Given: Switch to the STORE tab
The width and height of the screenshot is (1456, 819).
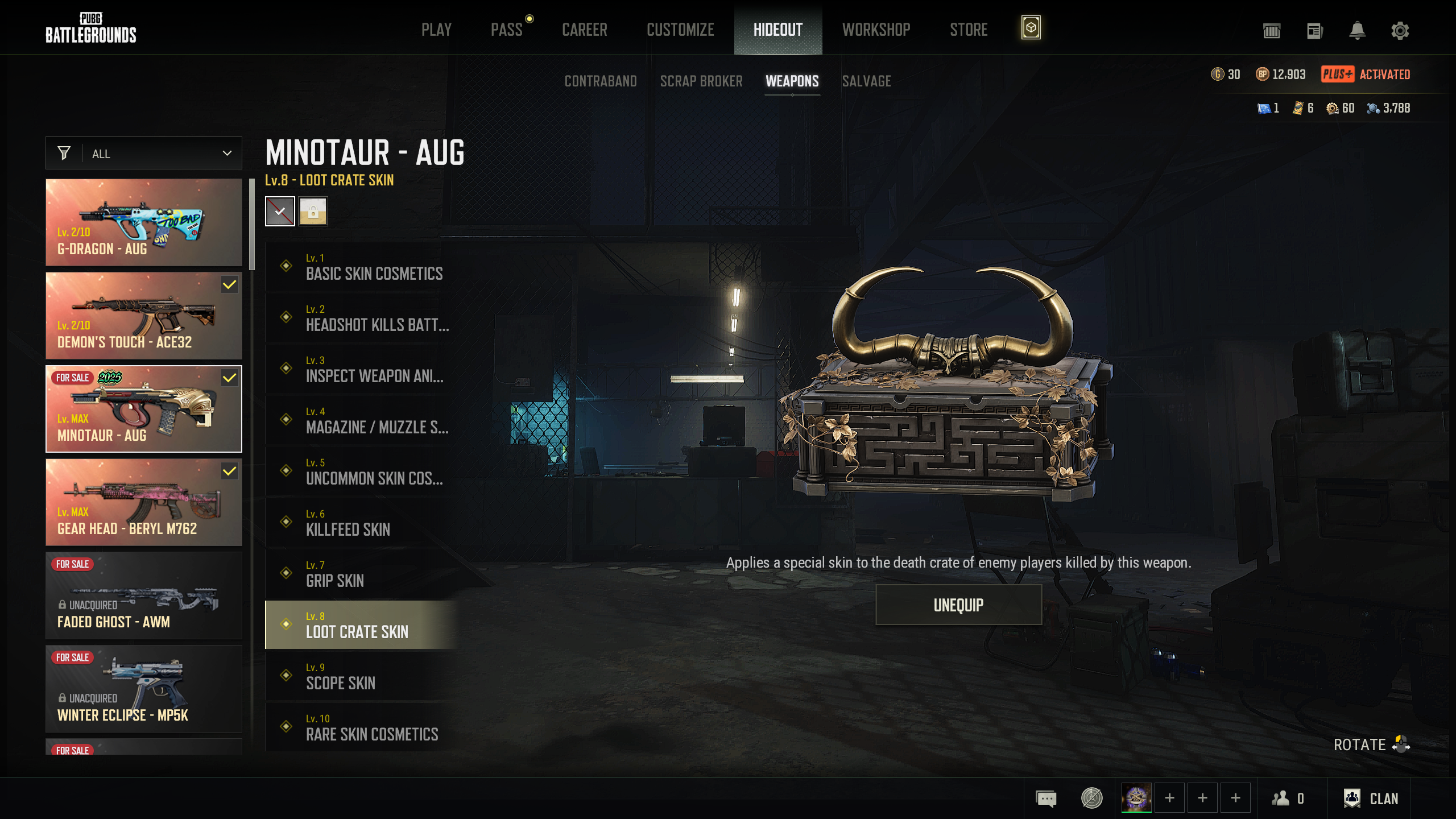Looking at the screenshot, I should (x=969, y=30).
